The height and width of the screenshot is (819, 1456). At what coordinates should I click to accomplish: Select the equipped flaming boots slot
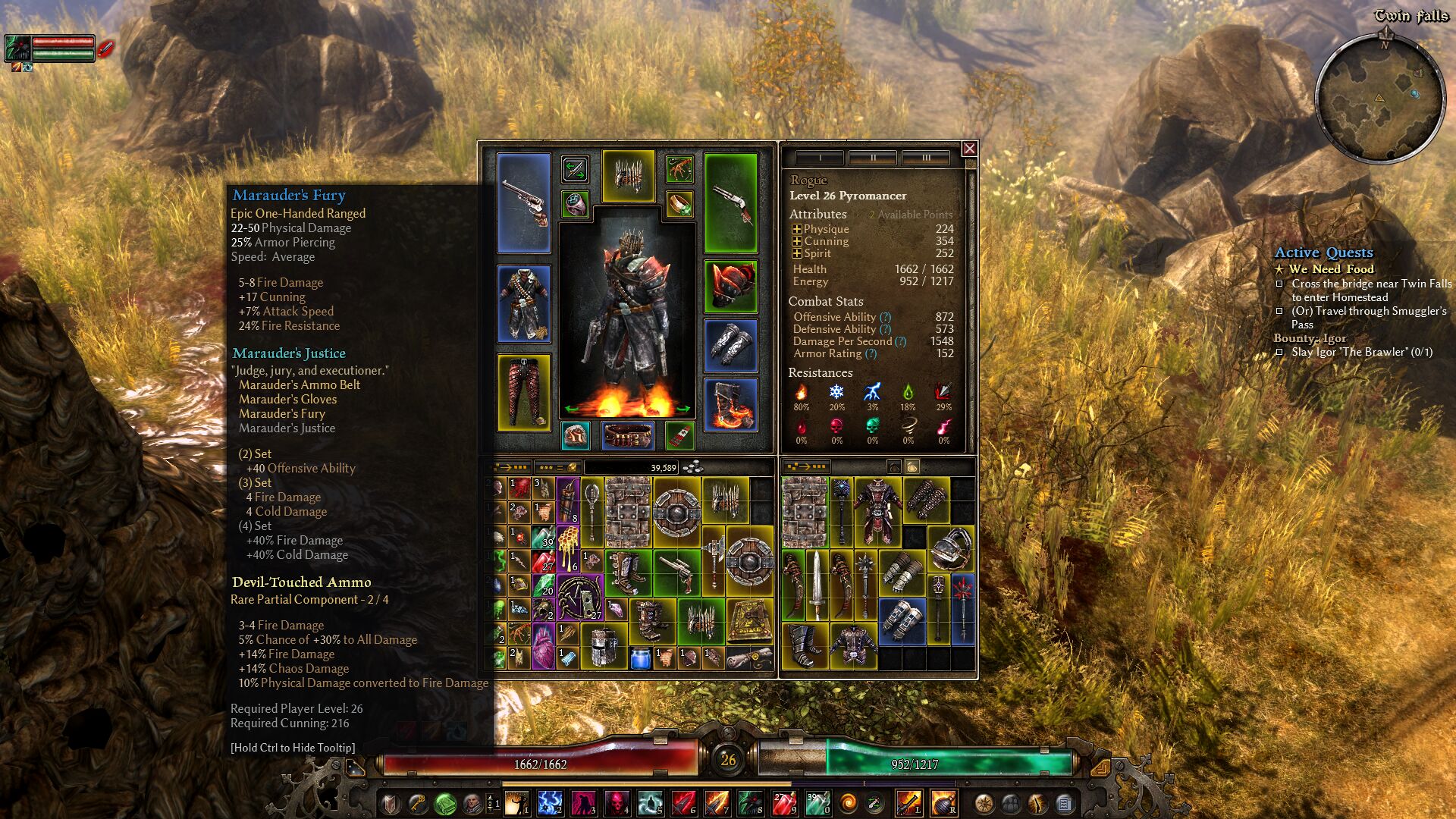pos(730,404)
